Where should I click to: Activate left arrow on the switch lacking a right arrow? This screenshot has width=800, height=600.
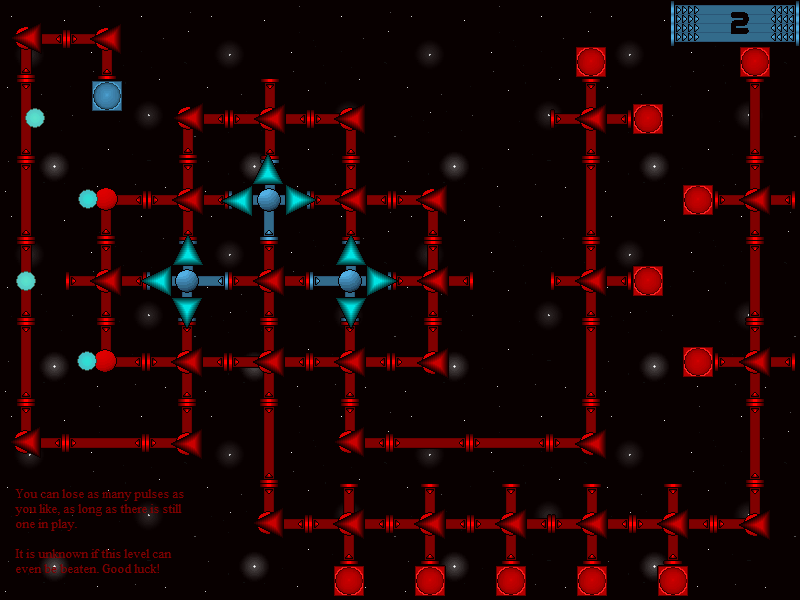157,281
